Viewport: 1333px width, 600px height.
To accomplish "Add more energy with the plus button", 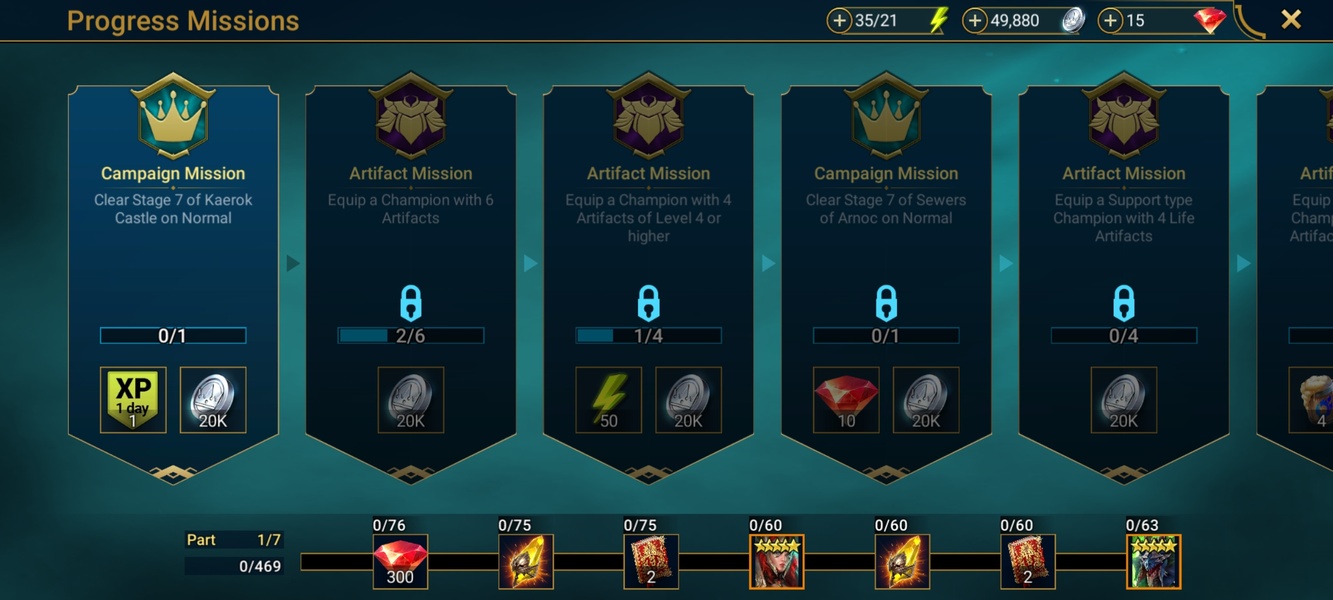I will coord(840,21).
